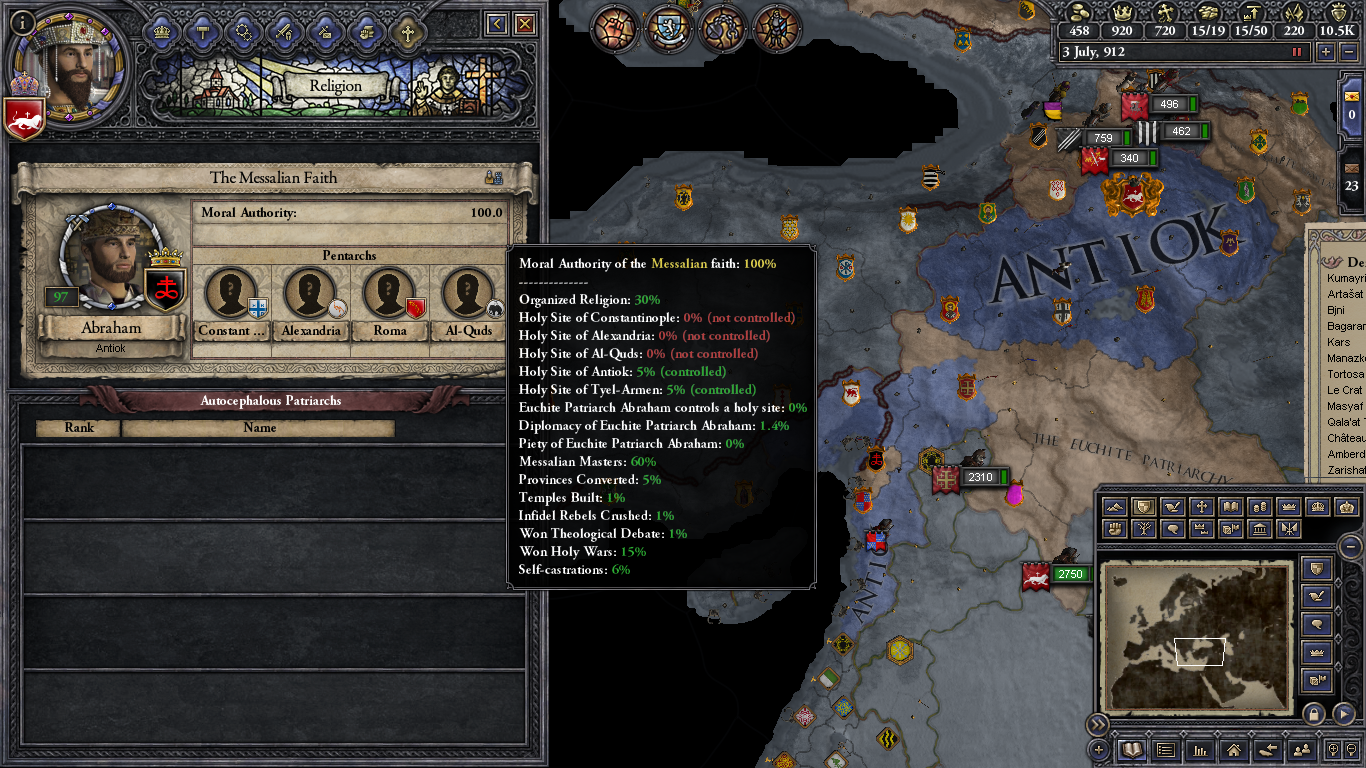Image resolution: width=1366 pixels, height=768 pixels.
Task: Open the information menu top-left corner
Action: pos(20,21)
